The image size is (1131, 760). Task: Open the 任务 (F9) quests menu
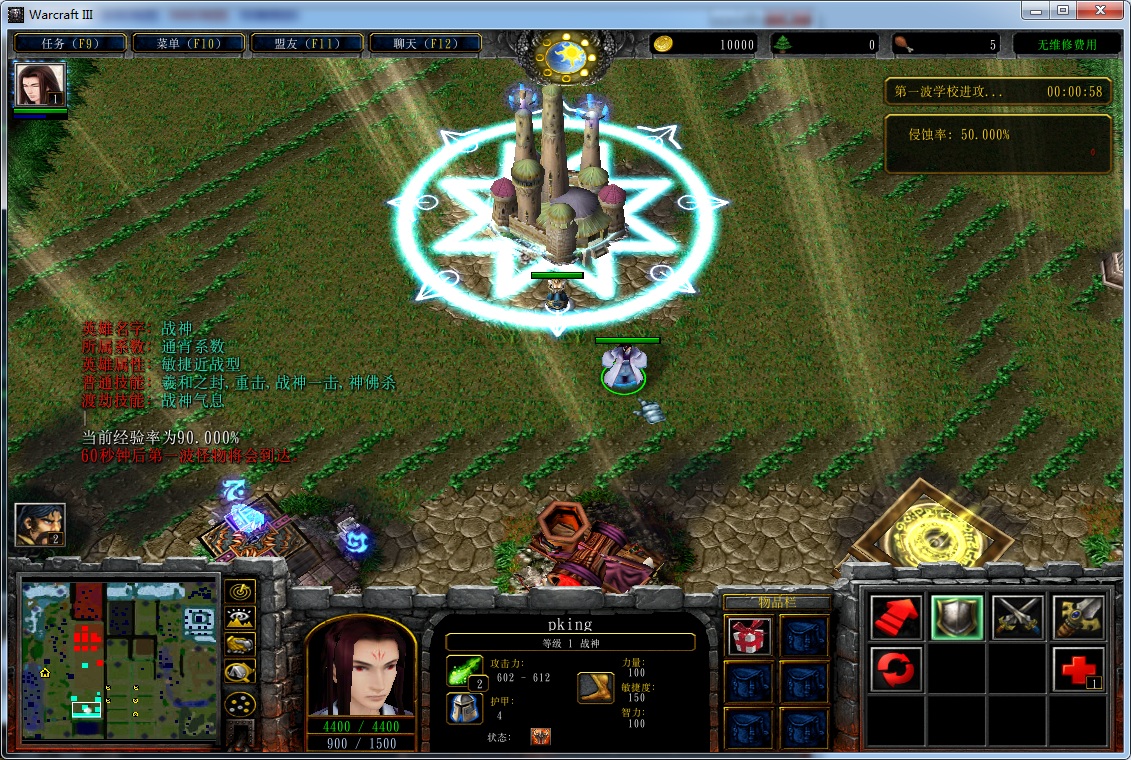pyautogui.click(x=69, y=43)
